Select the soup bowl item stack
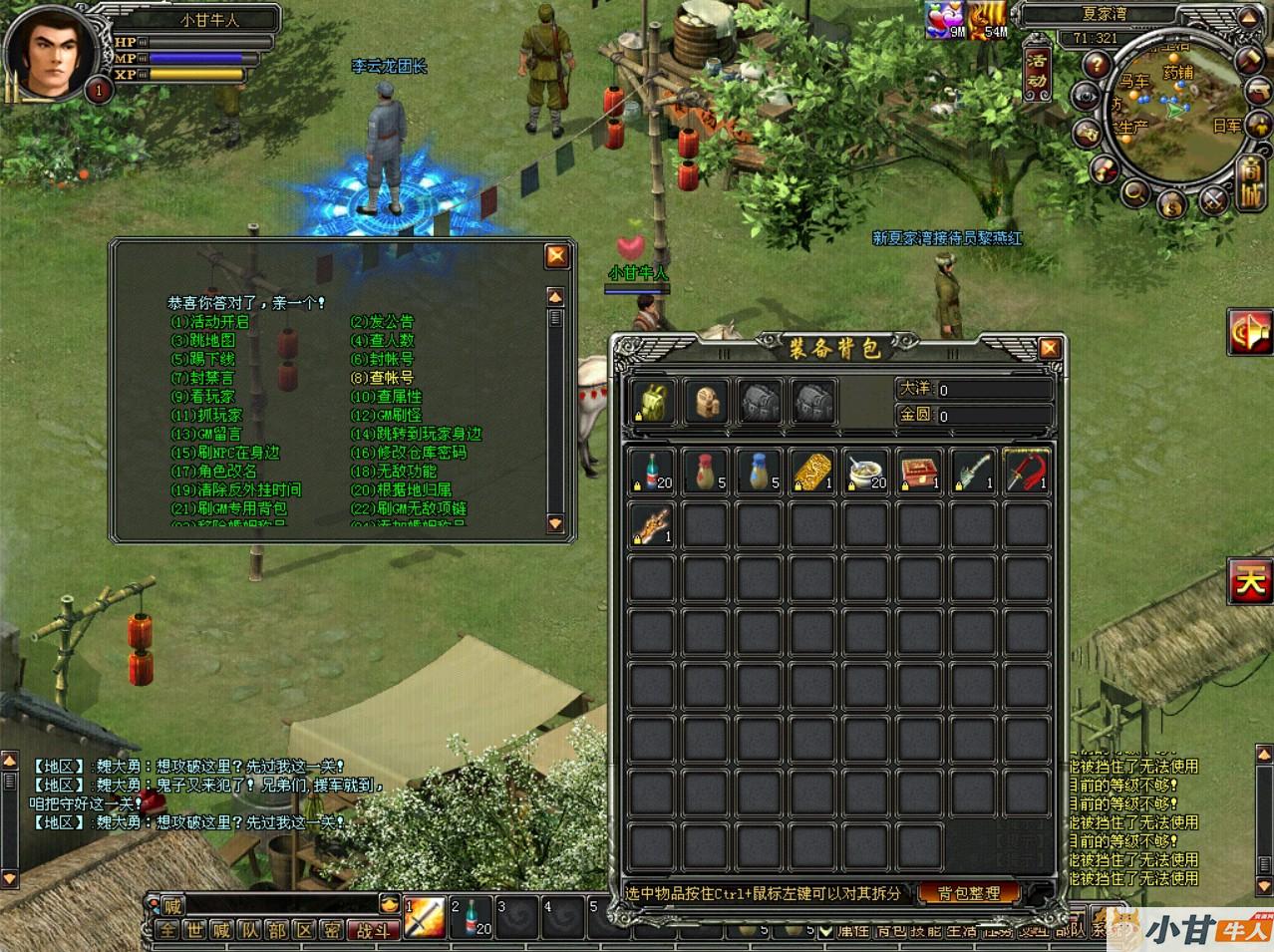Viewport: 1274px width, 952px height. (865, 470)
